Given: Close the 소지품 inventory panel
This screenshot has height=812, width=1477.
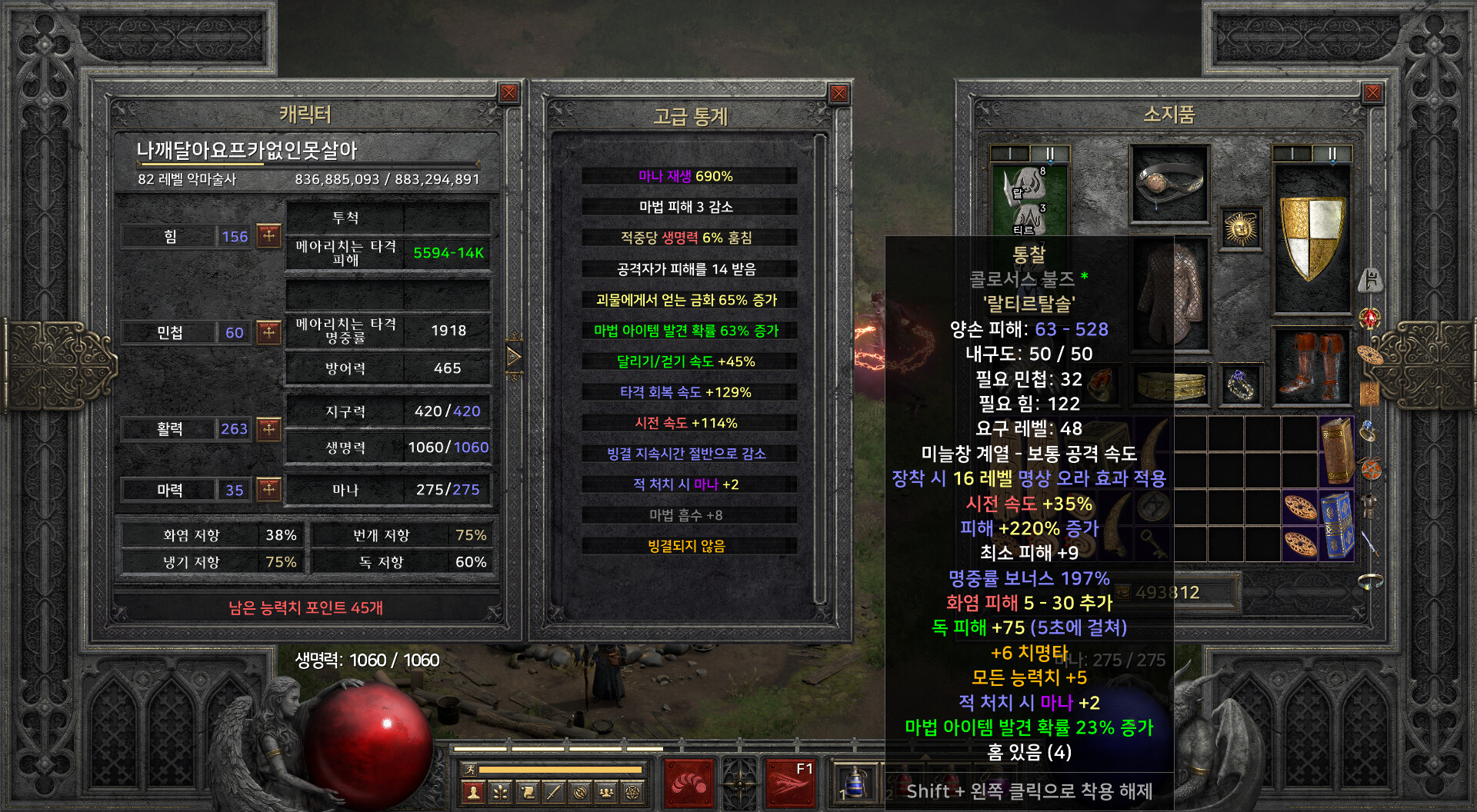Looking at the screenshot, I should click(x=1372, y=94).
